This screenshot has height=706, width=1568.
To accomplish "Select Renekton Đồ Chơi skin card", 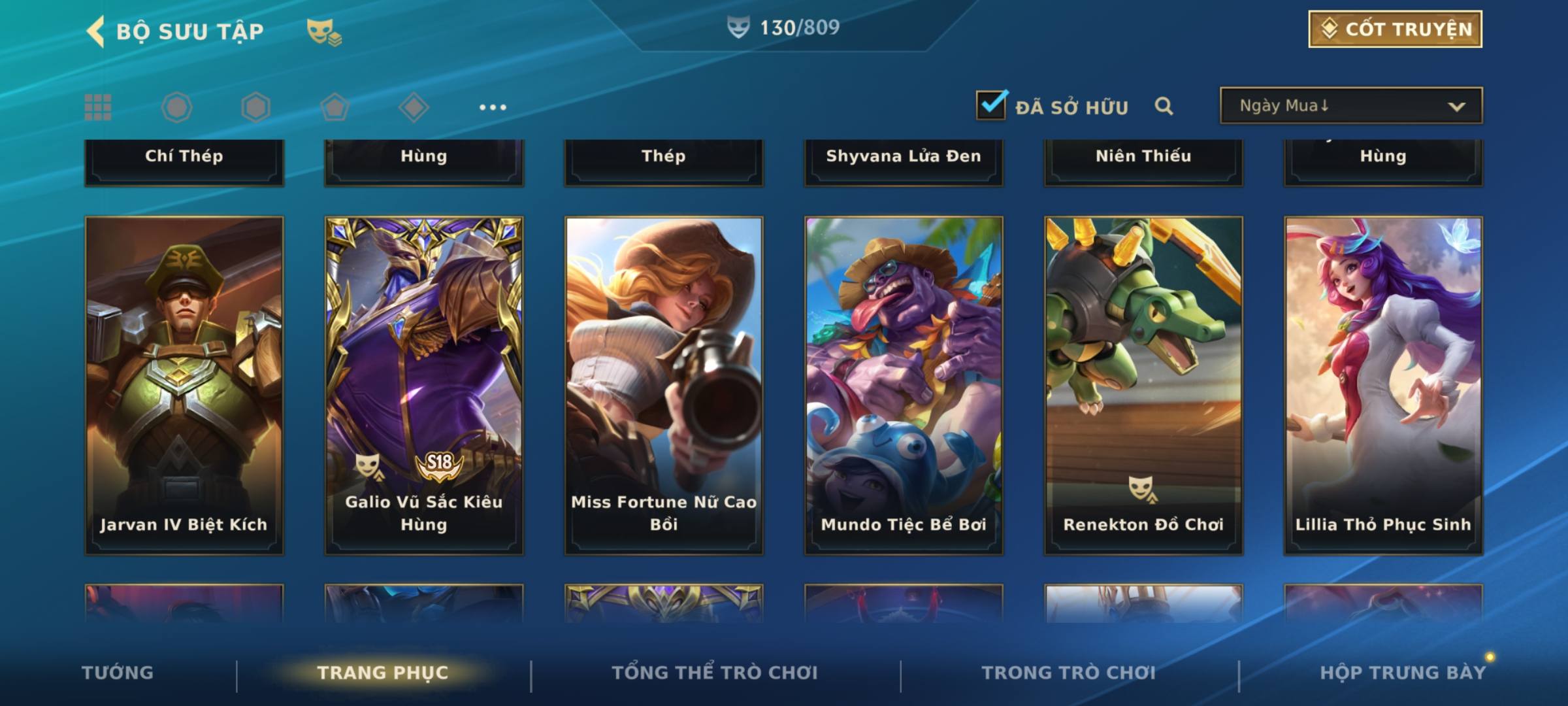I will [1143, 386].
